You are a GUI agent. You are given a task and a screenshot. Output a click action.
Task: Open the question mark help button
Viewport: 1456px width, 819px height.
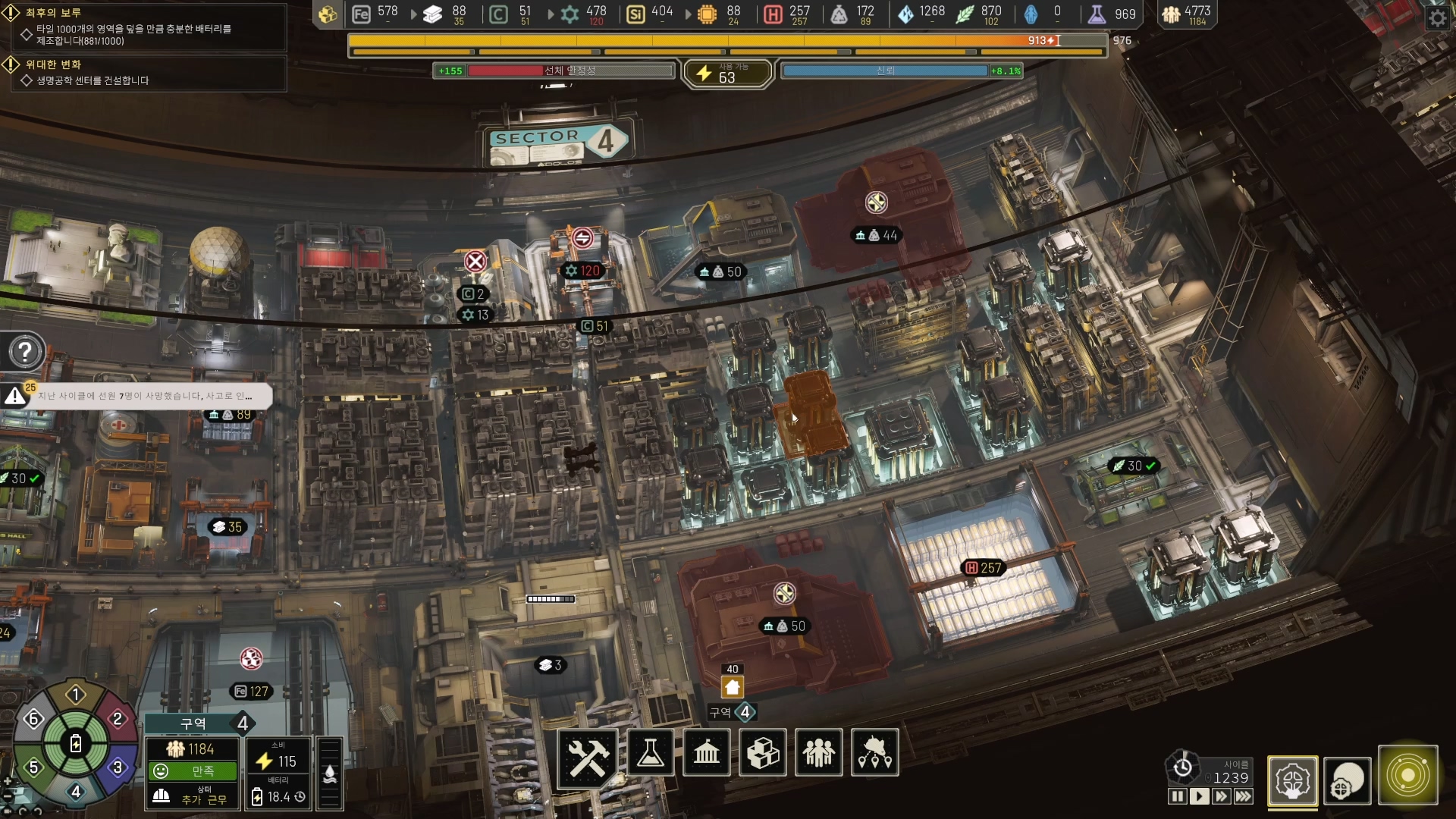click(25, 352)
